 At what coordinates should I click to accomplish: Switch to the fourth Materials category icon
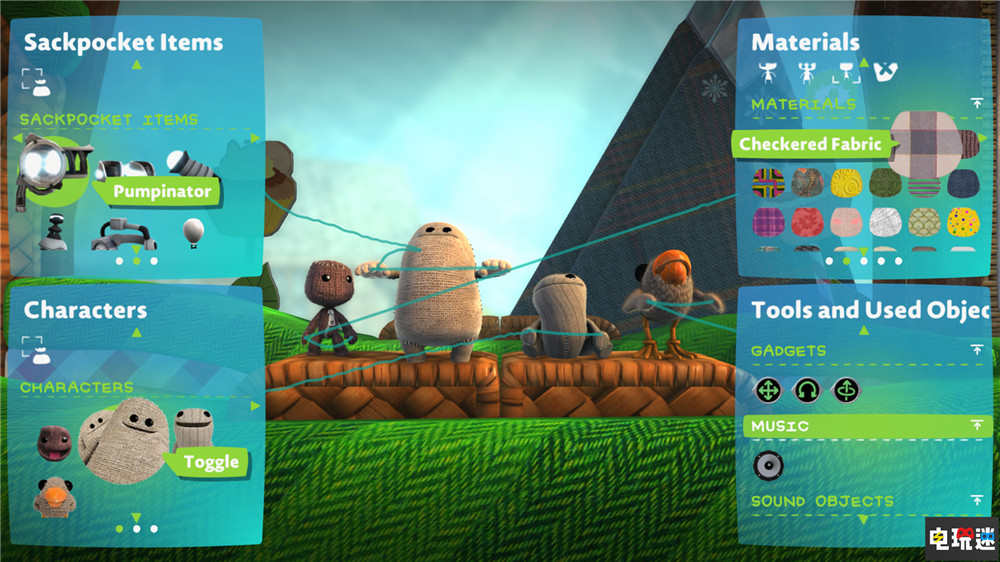point(884,72)
